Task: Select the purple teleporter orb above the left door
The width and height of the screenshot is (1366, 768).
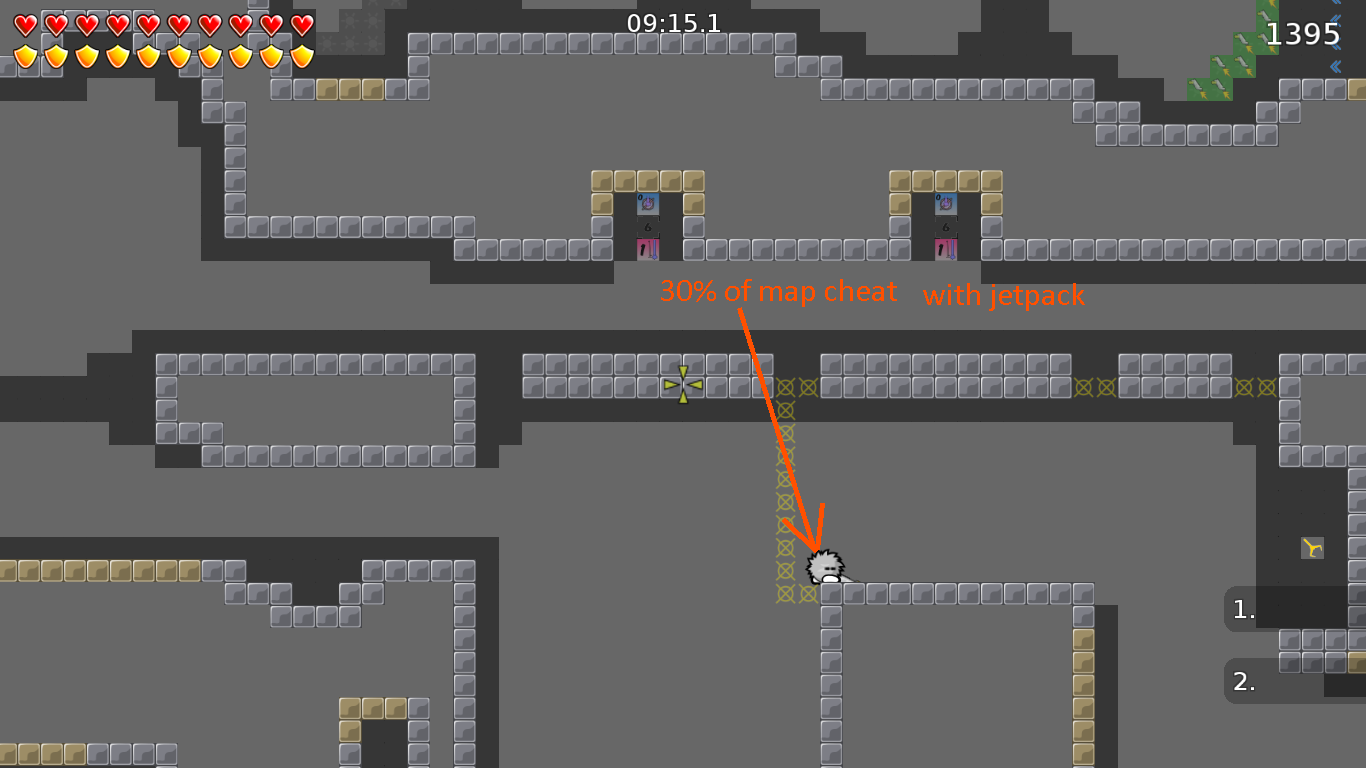Action: (648, 204)
